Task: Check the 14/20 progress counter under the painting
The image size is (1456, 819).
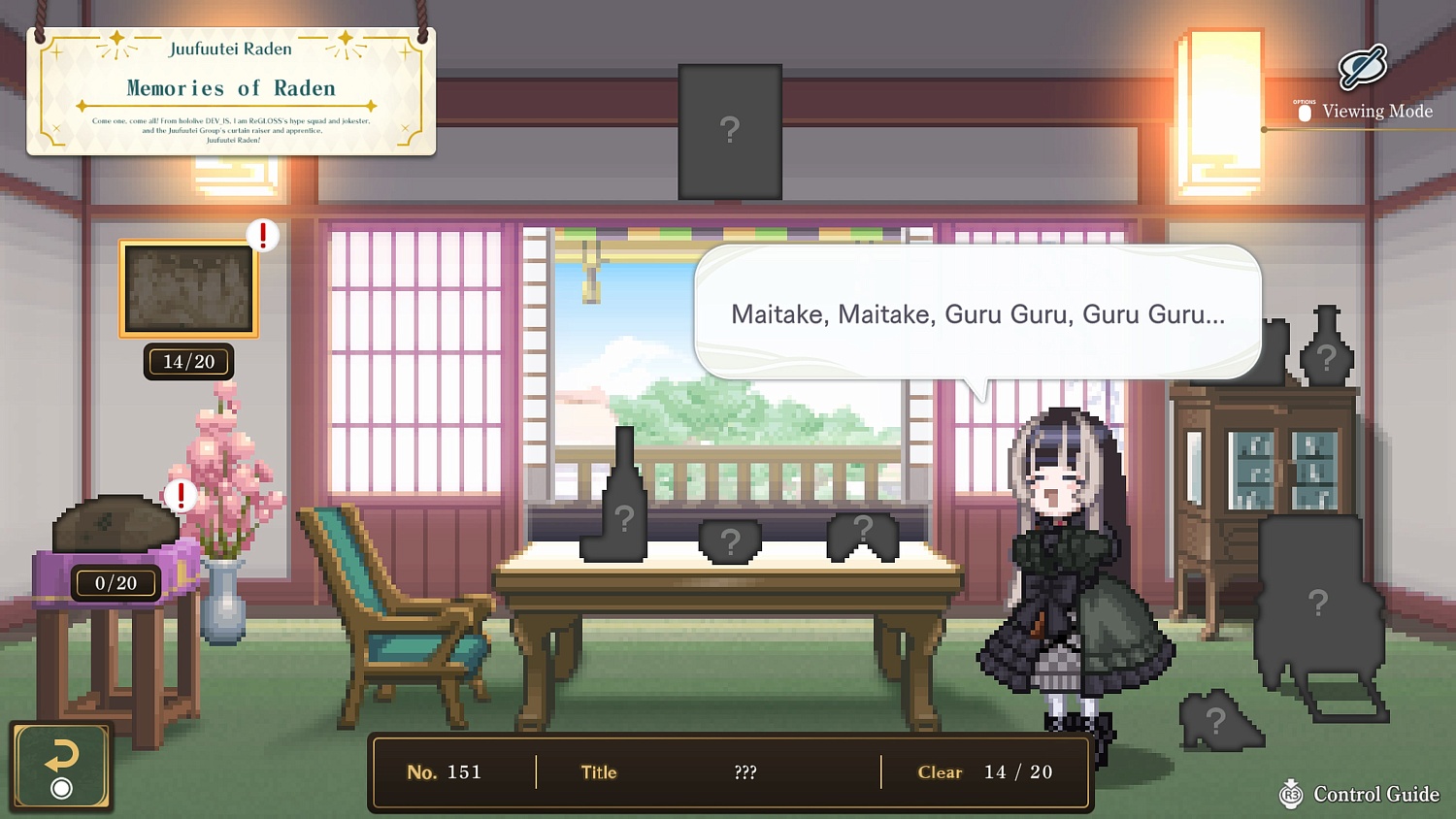Action: (187, 361)
